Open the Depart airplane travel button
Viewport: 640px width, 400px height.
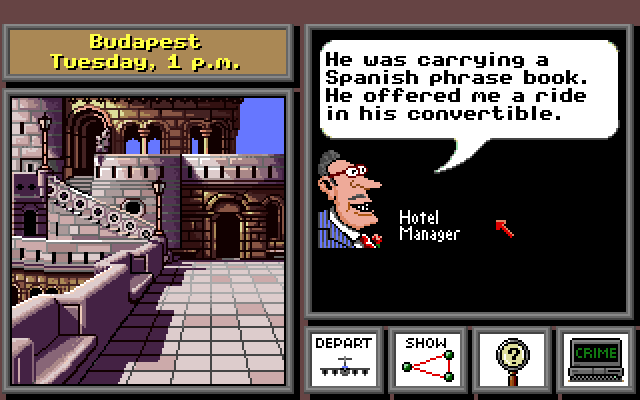click(342, 358)
